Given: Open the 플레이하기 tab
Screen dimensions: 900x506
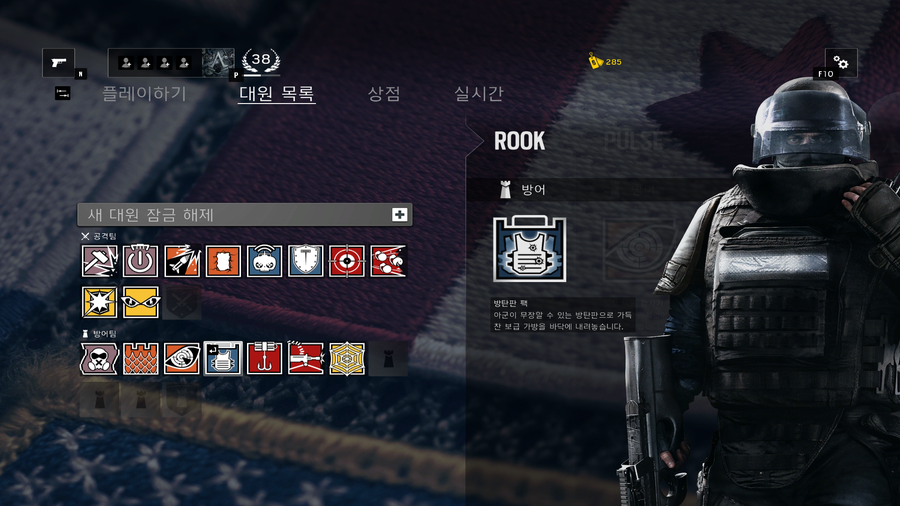Looking at the screenshot, I should pos(144,94).
